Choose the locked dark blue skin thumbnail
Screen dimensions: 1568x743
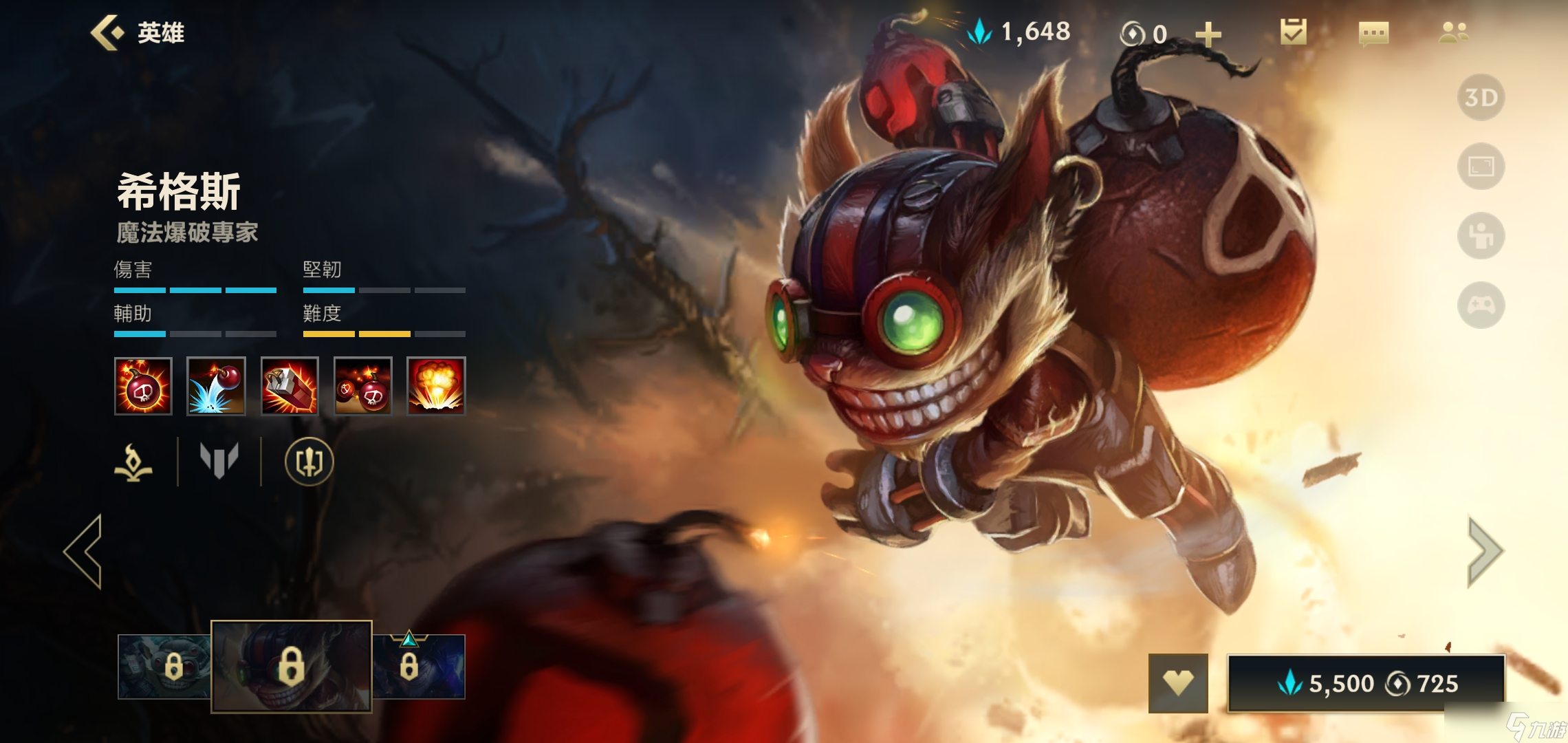(x=419, y=667)
